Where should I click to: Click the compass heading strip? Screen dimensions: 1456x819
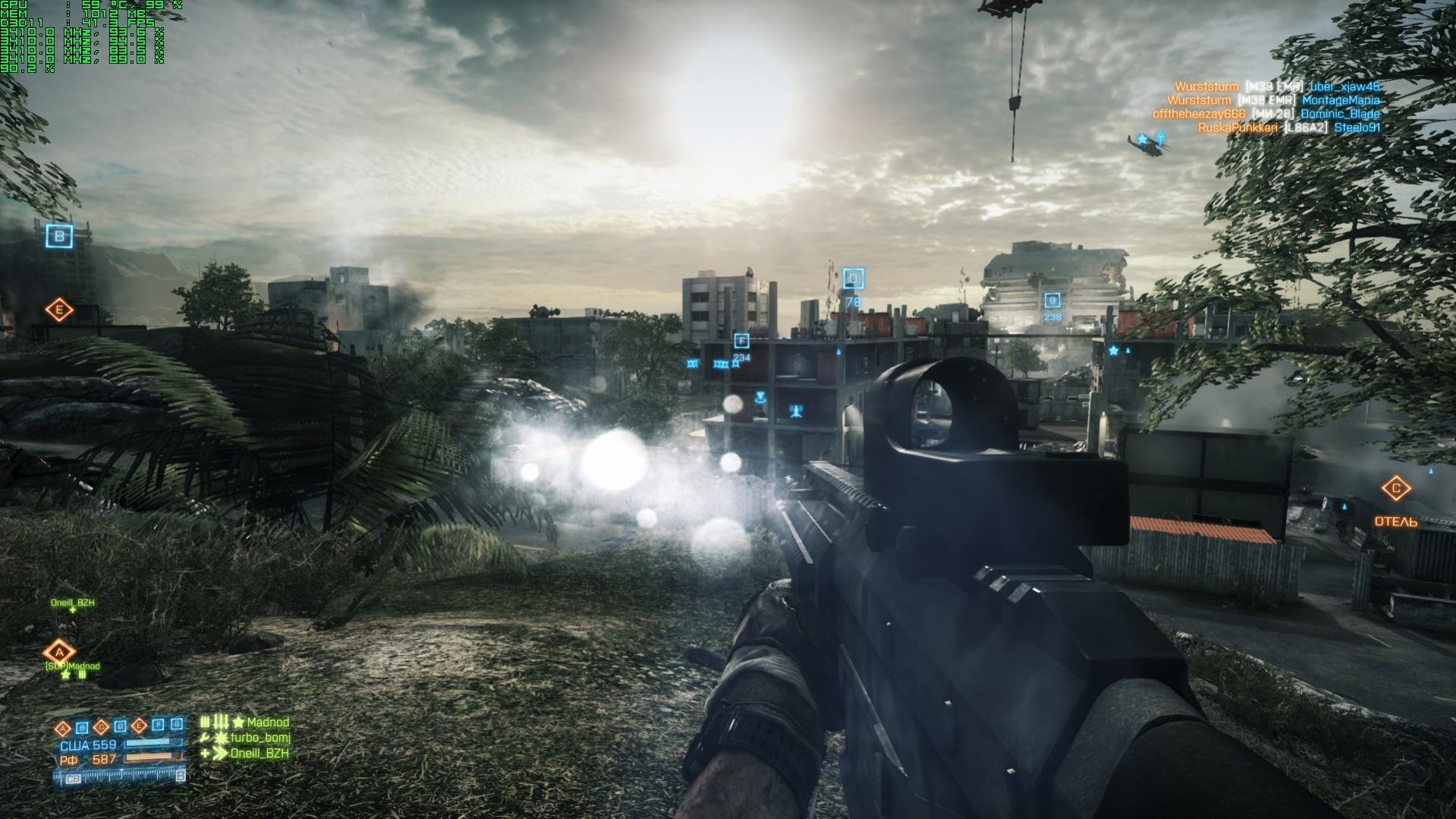[x=119, y=776]
